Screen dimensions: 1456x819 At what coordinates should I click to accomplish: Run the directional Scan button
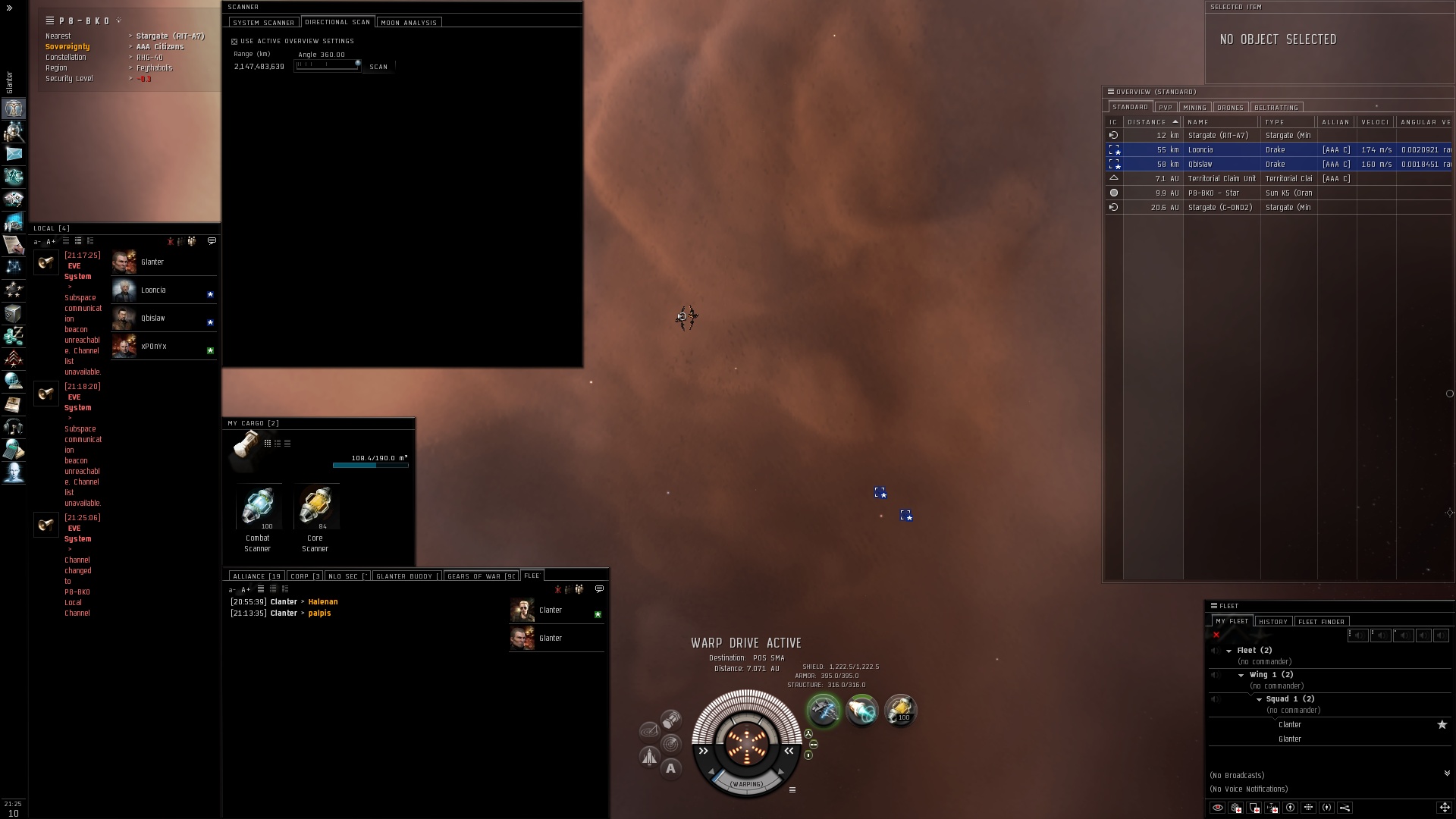[x=378, y=67]
